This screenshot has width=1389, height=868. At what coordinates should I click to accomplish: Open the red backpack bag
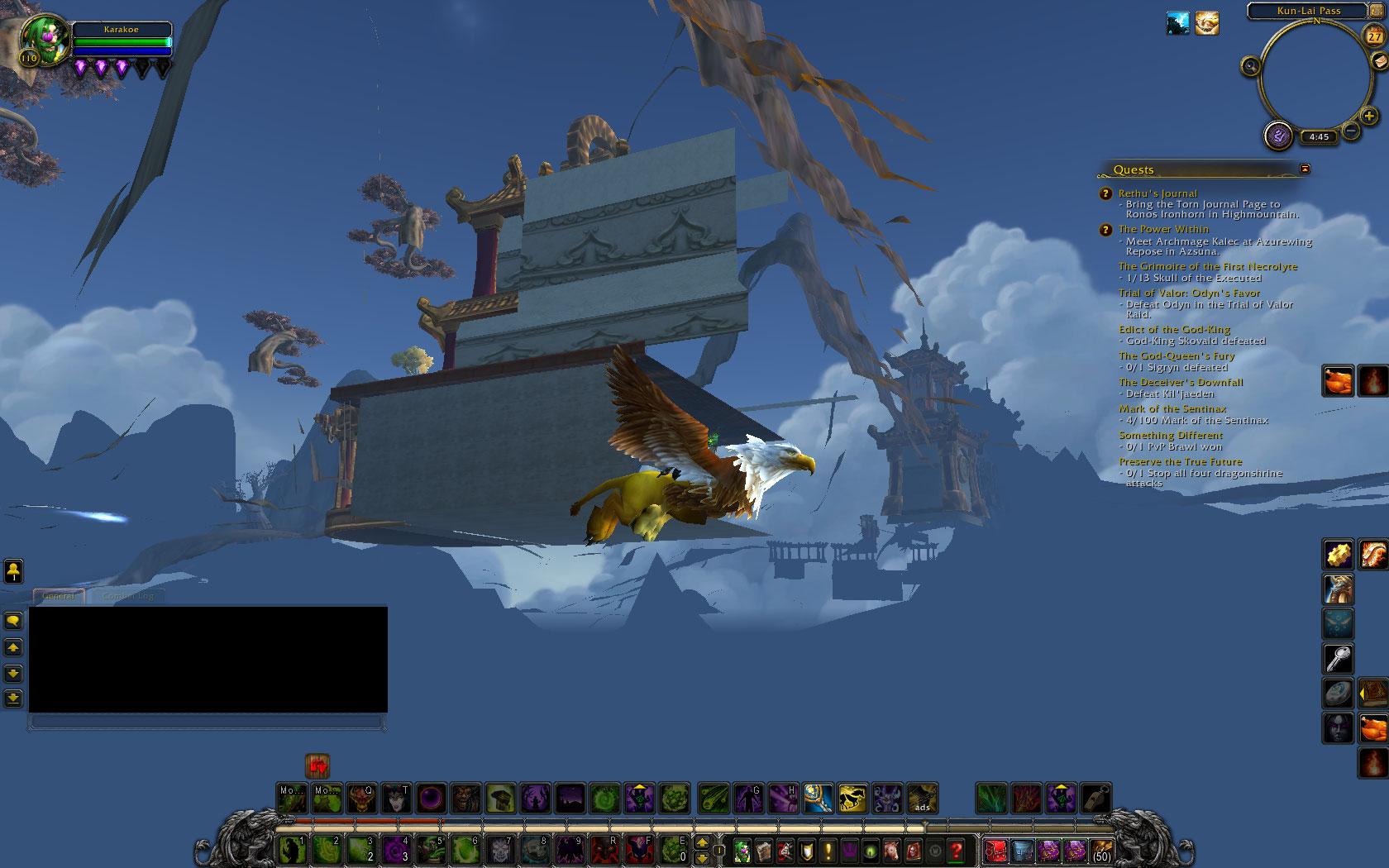996,852
